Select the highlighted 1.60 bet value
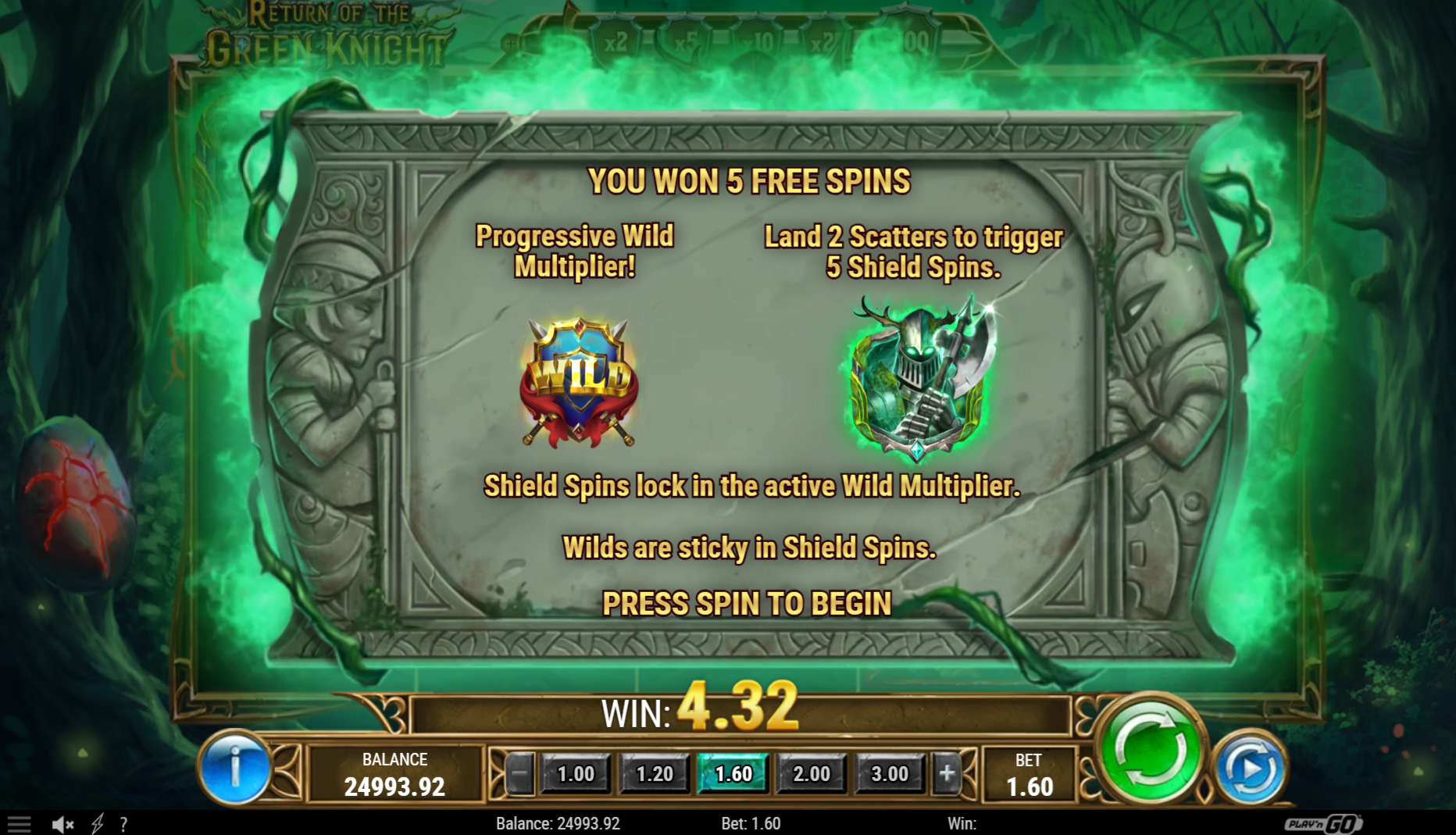 pyautogui.click(x=733, y=773)
